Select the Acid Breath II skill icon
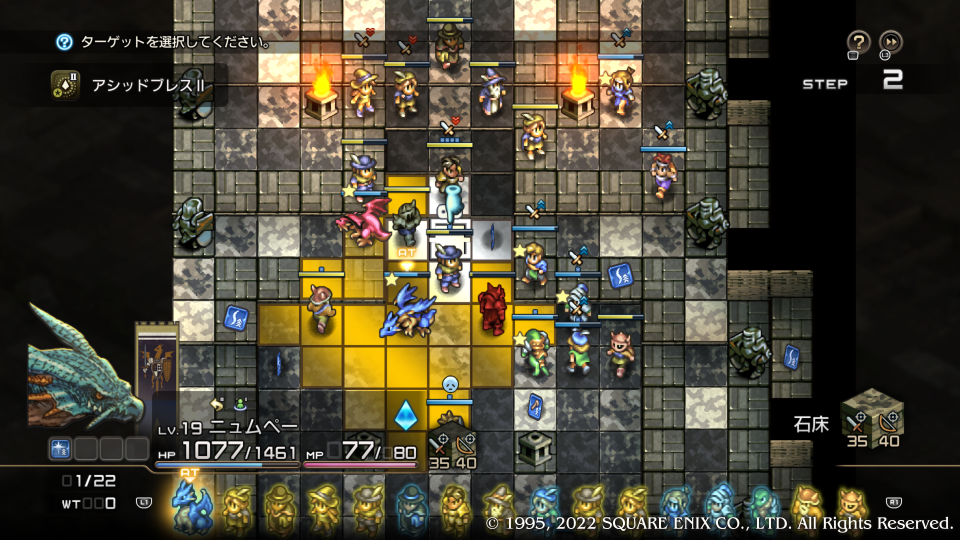This screenshot has width=960, height=540. click(66, 84)
